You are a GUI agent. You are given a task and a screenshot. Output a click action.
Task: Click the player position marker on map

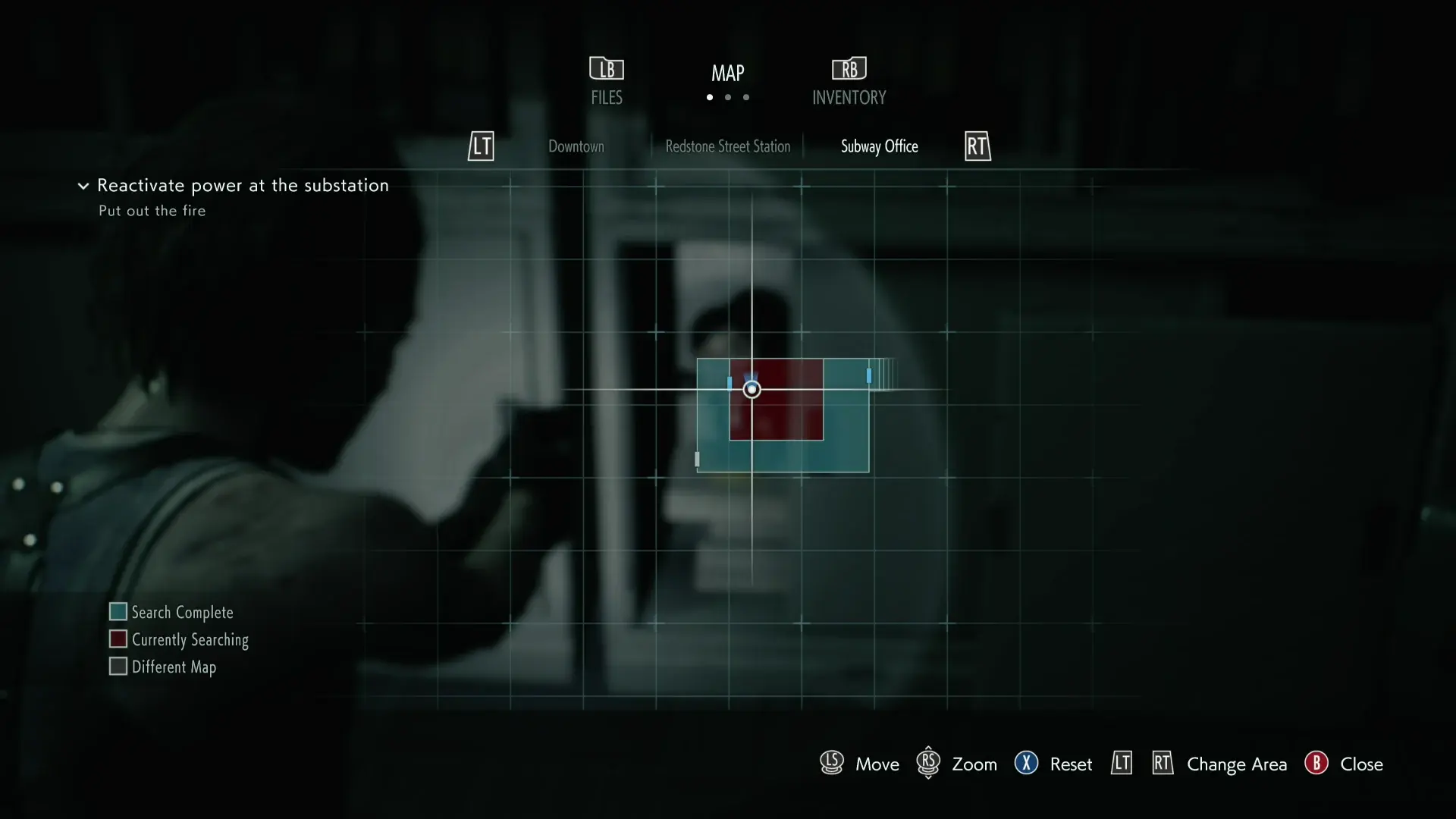click(752, 389)
